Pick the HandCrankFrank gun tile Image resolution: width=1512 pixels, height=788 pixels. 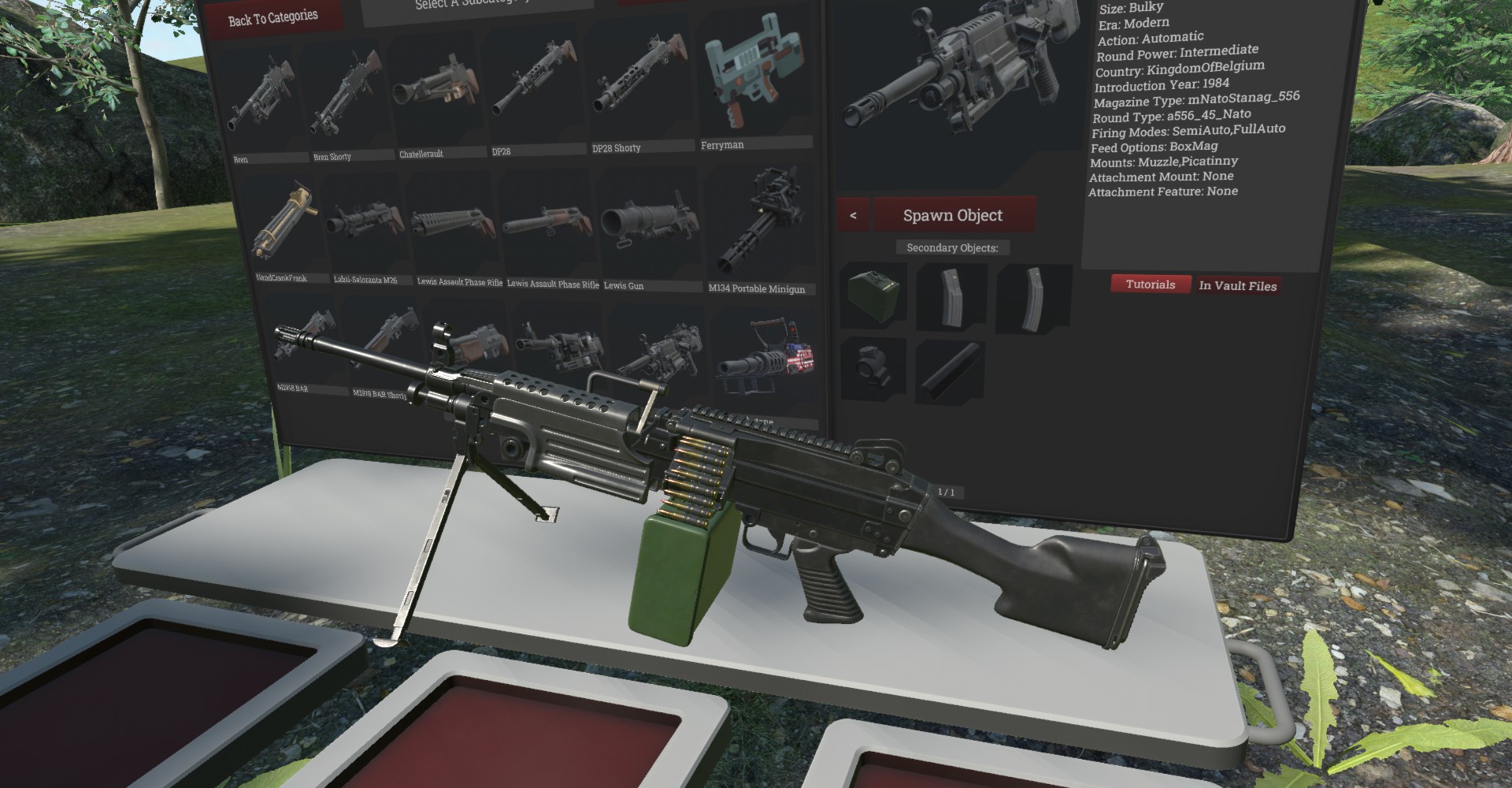click(283, 225)
